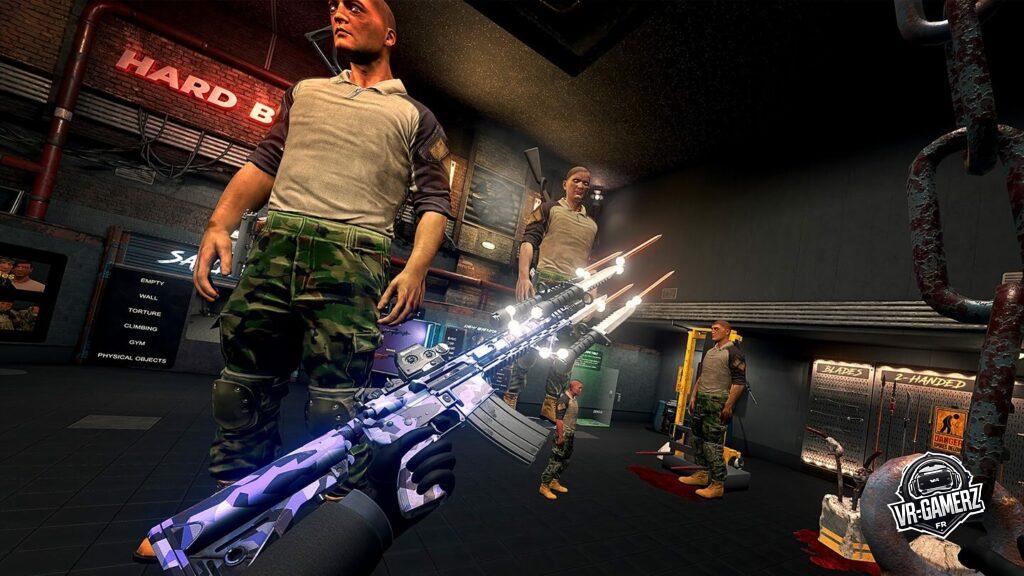
Task: Choose the Wall sandbox option
Action: (x=149, y=297)
